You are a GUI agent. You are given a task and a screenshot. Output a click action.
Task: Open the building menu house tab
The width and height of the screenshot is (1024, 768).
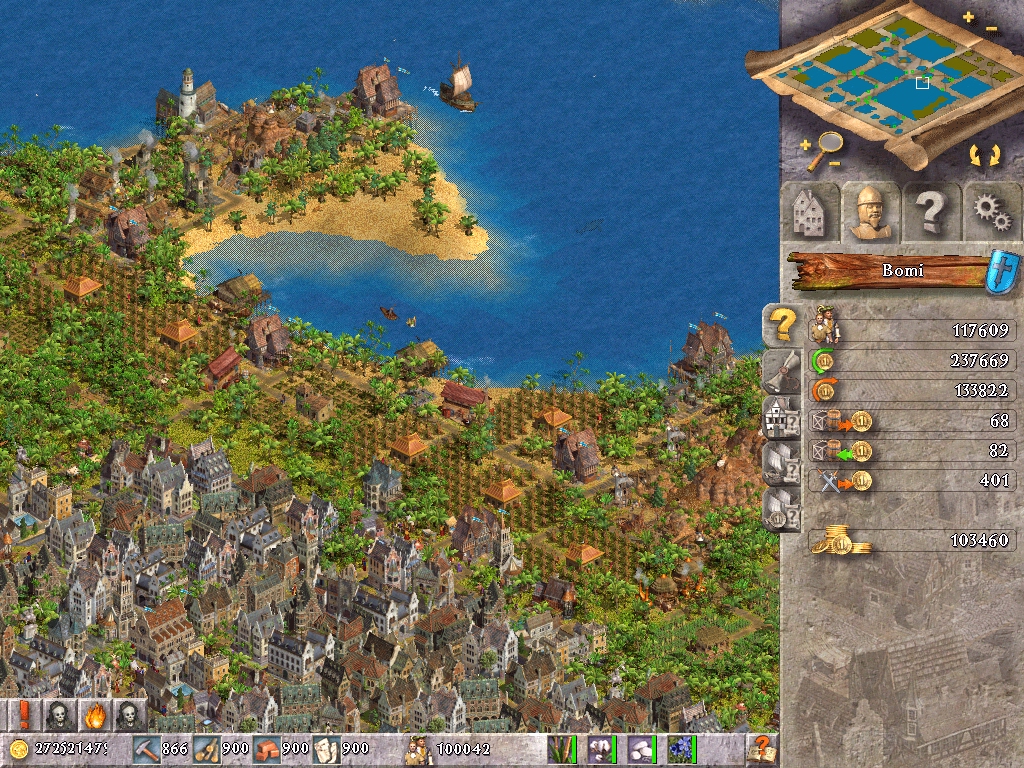click(x=808, y=211)
